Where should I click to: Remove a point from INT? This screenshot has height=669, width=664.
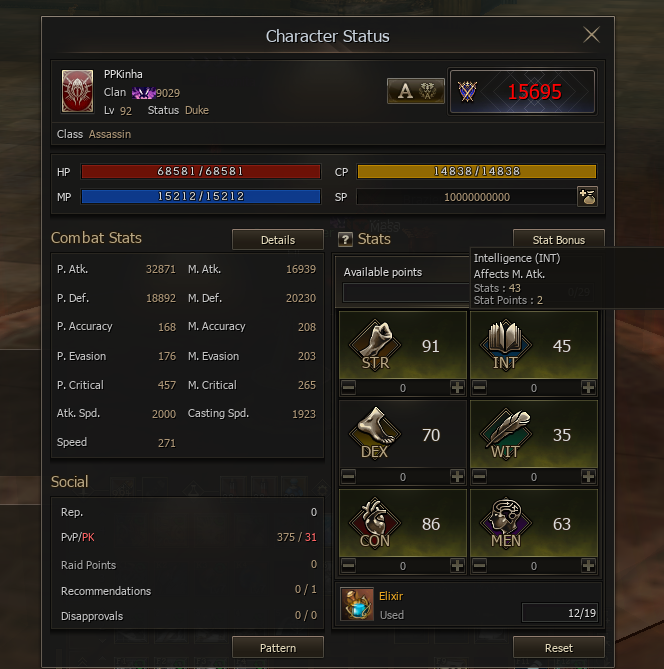[x=479, y=388]
